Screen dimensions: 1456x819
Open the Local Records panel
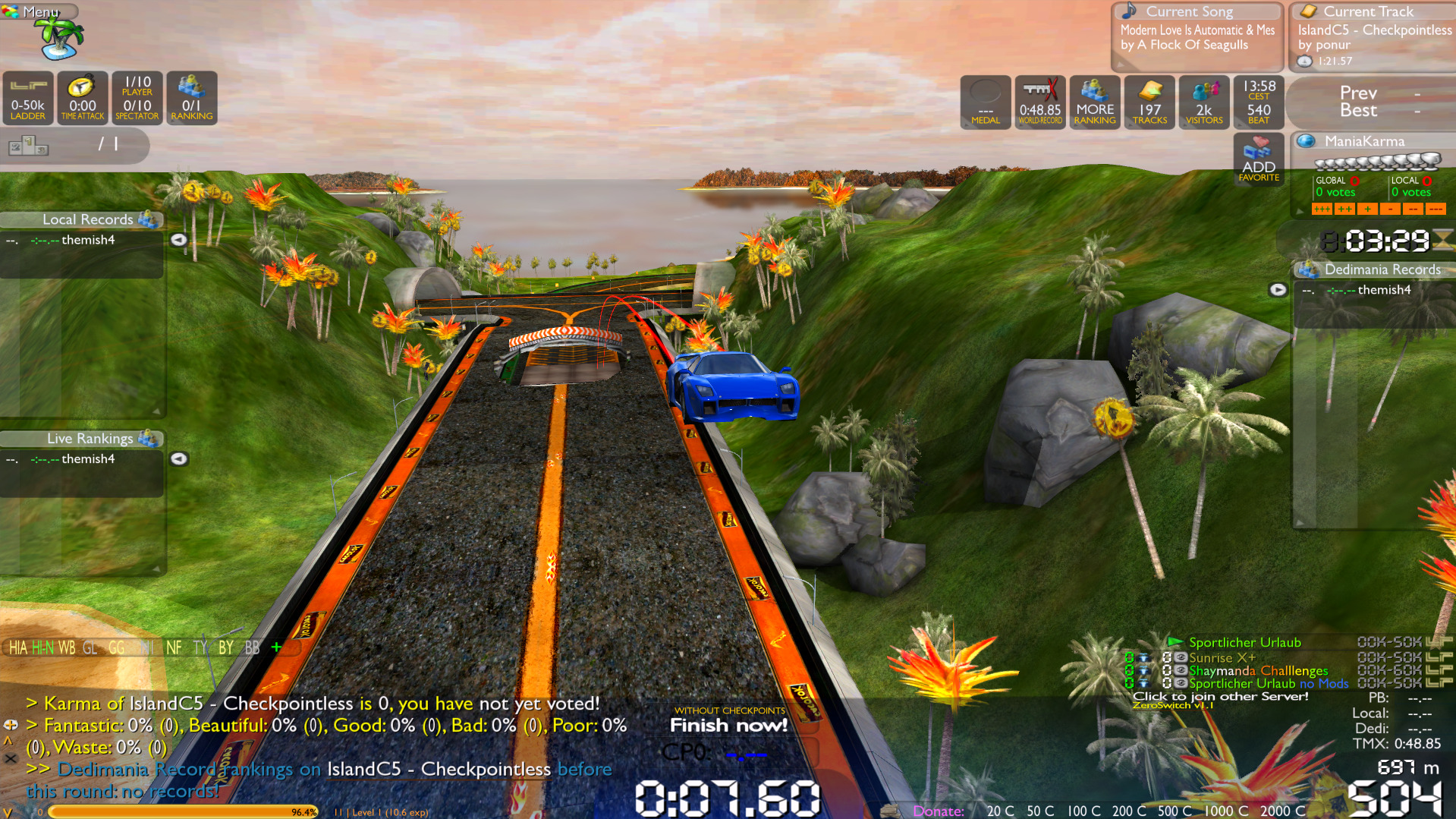(88, 219)
